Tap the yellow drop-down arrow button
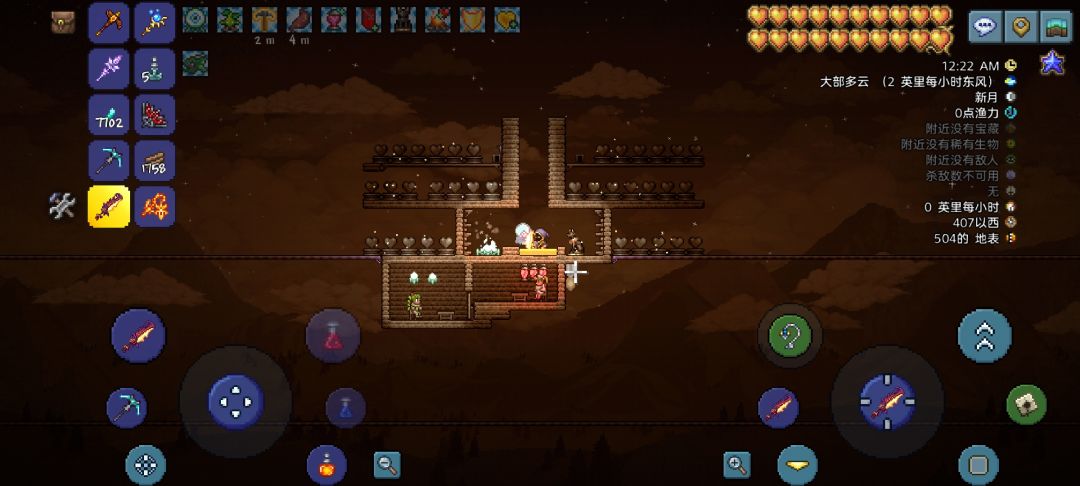Viewport: 1080px width, 486px height. pyautogui.click(x=797, y=465)
